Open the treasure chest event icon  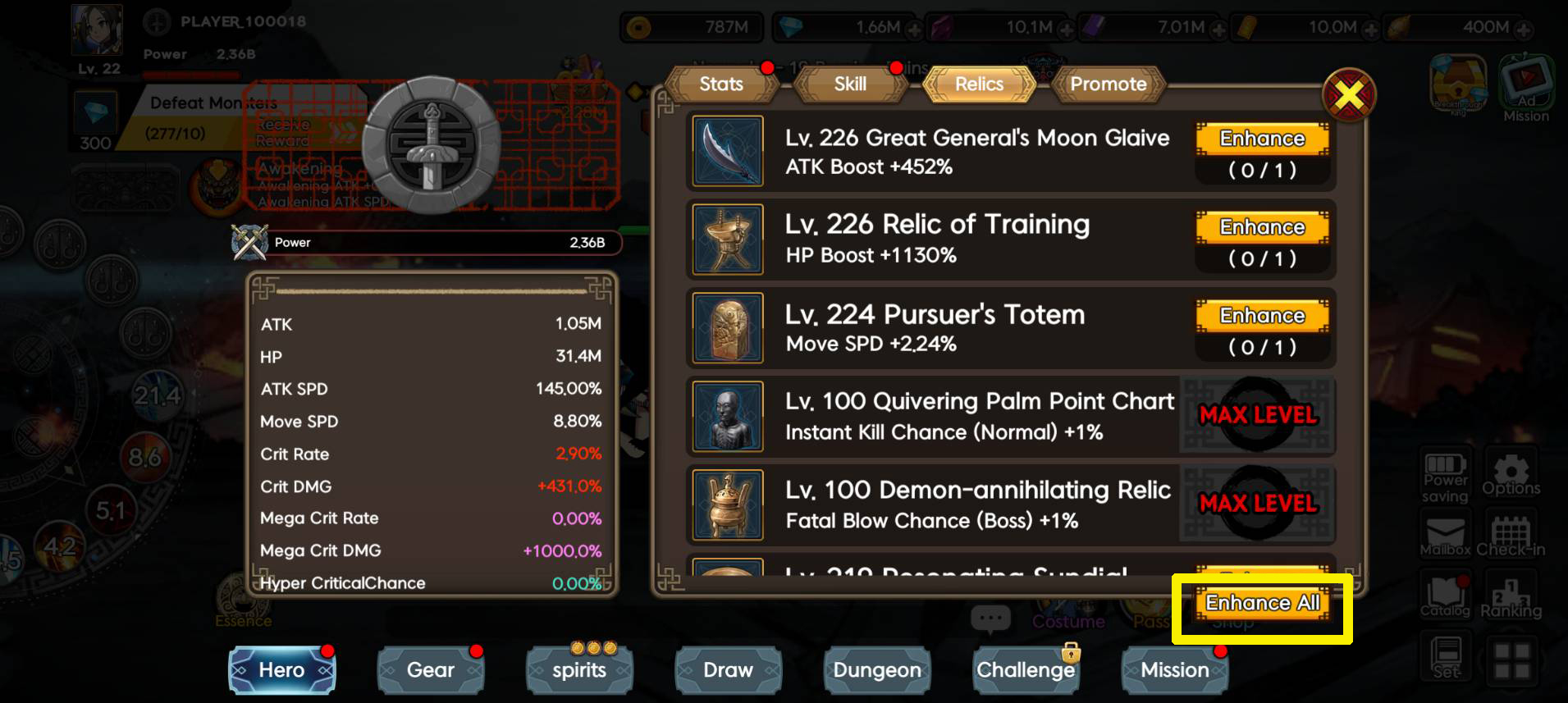click(1460, 82)
